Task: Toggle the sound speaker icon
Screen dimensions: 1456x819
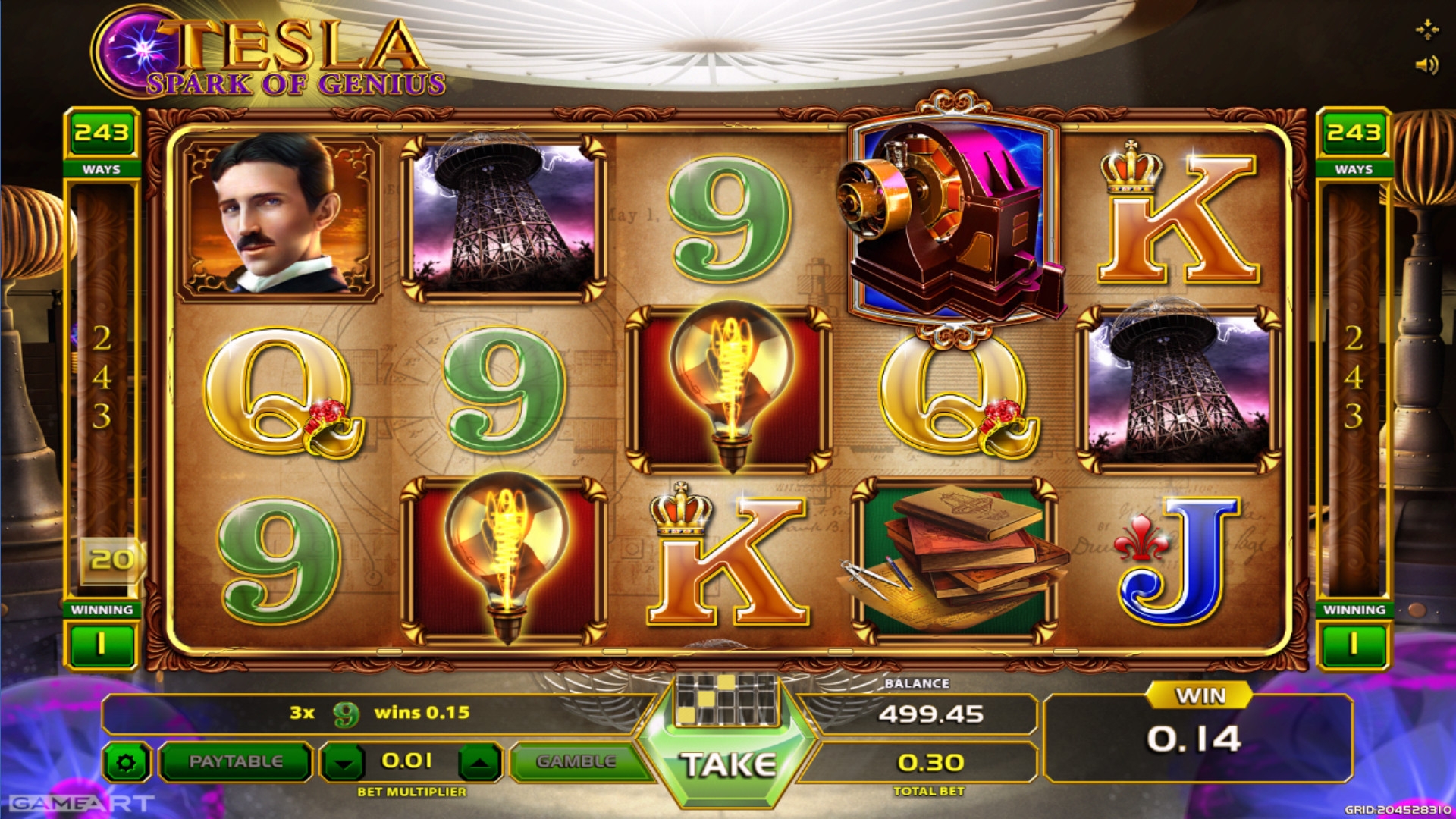Action: [1426, 65]
